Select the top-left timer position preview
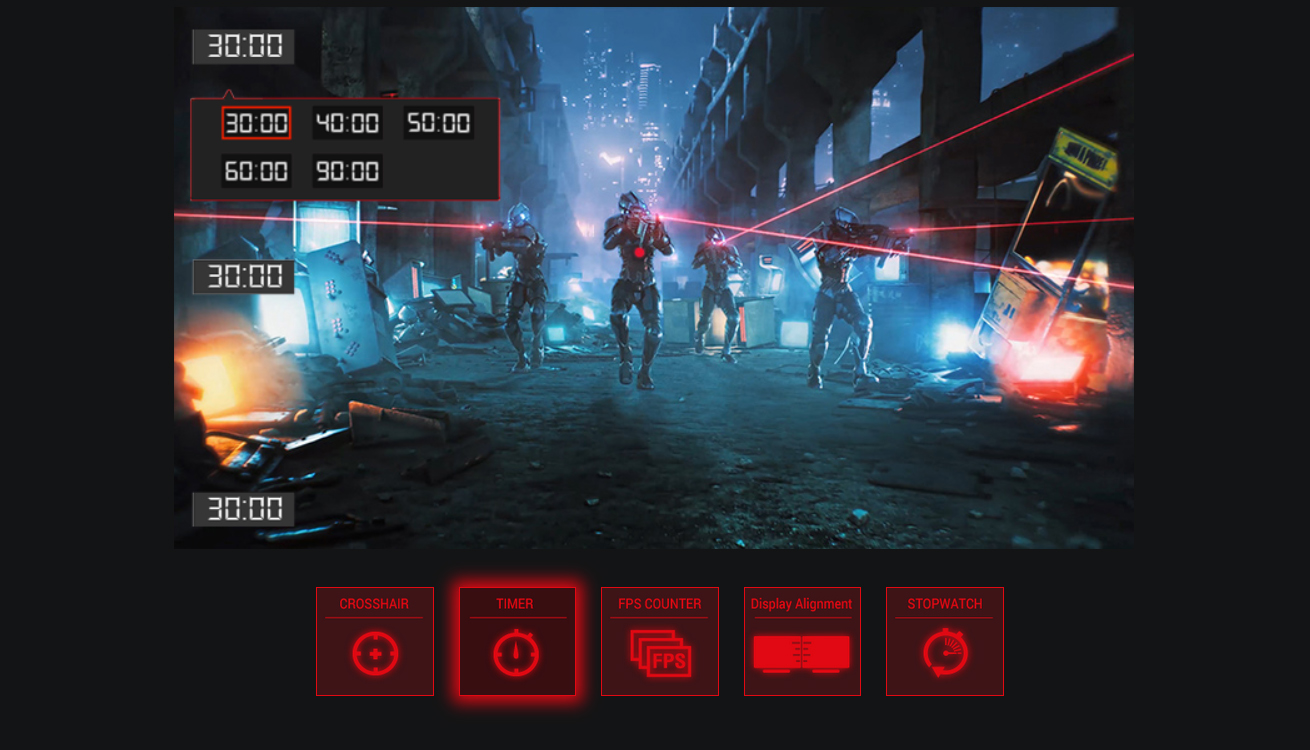Image resolution: width=1310 pixels, height=750 pixels. [242, 46]
